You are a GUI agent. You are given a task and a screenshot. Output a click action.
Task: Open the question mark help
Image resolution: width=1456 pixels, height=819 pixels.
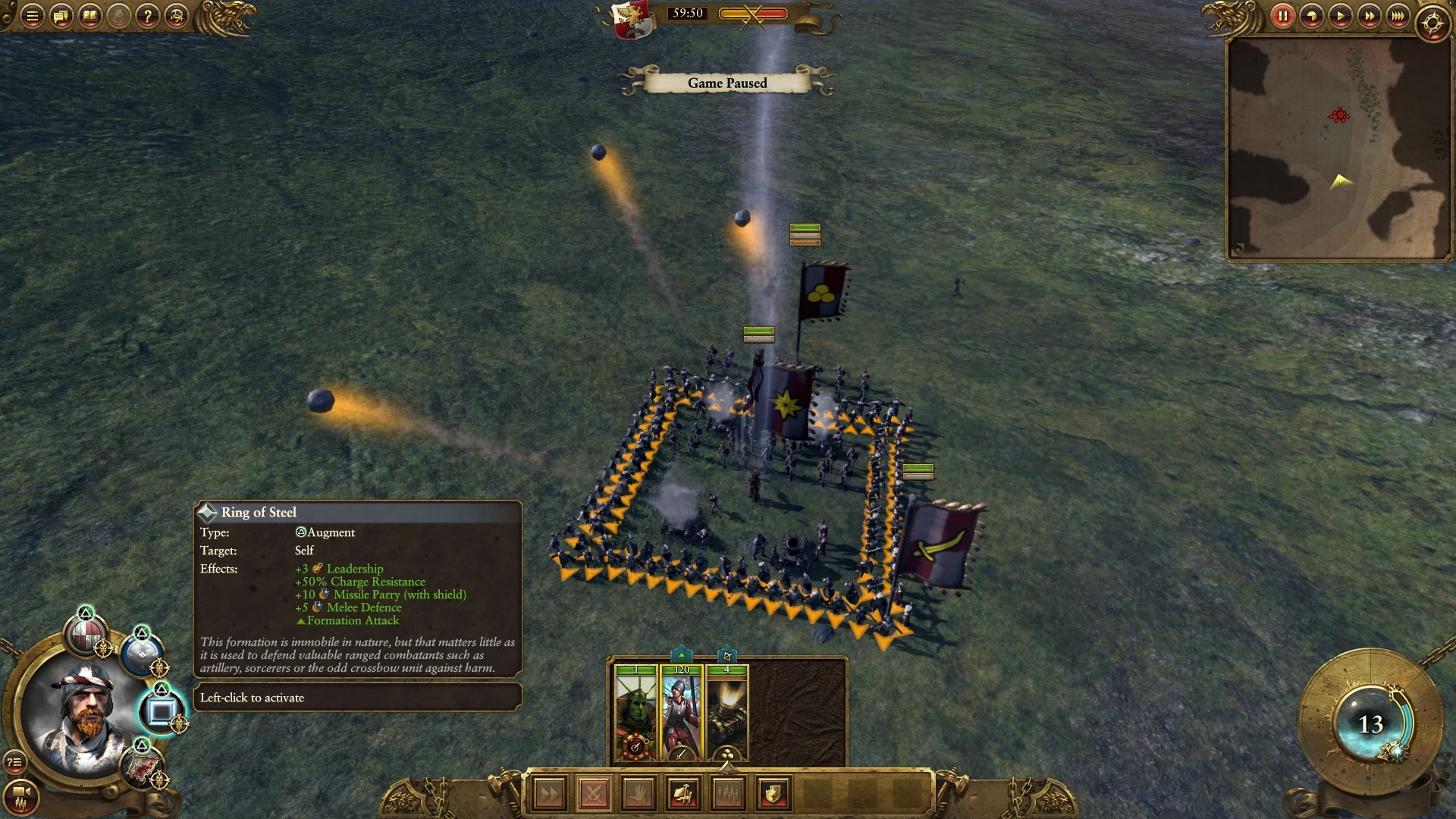[148, 16]
